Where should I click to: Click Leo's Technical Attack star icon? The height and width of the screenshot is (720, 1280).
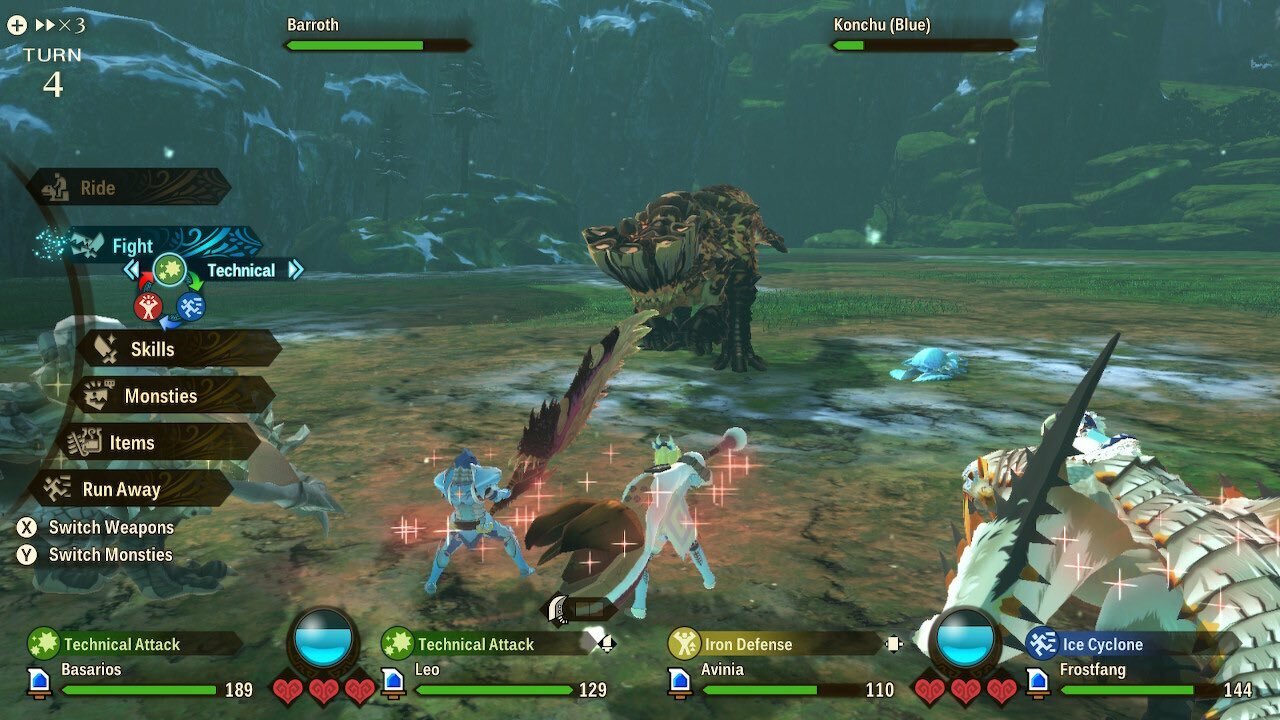click(x=398, y=644)
